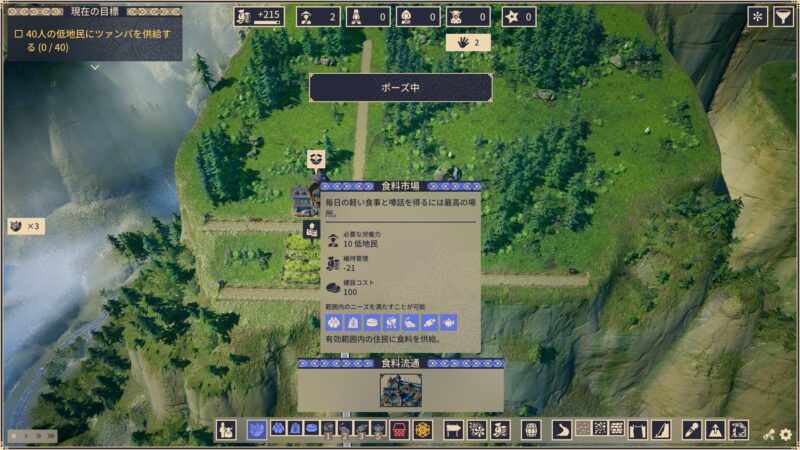The height and width of the screenshot is (450, 800).
Task: Select the road path build tool
Action: (x=562, y=430)
